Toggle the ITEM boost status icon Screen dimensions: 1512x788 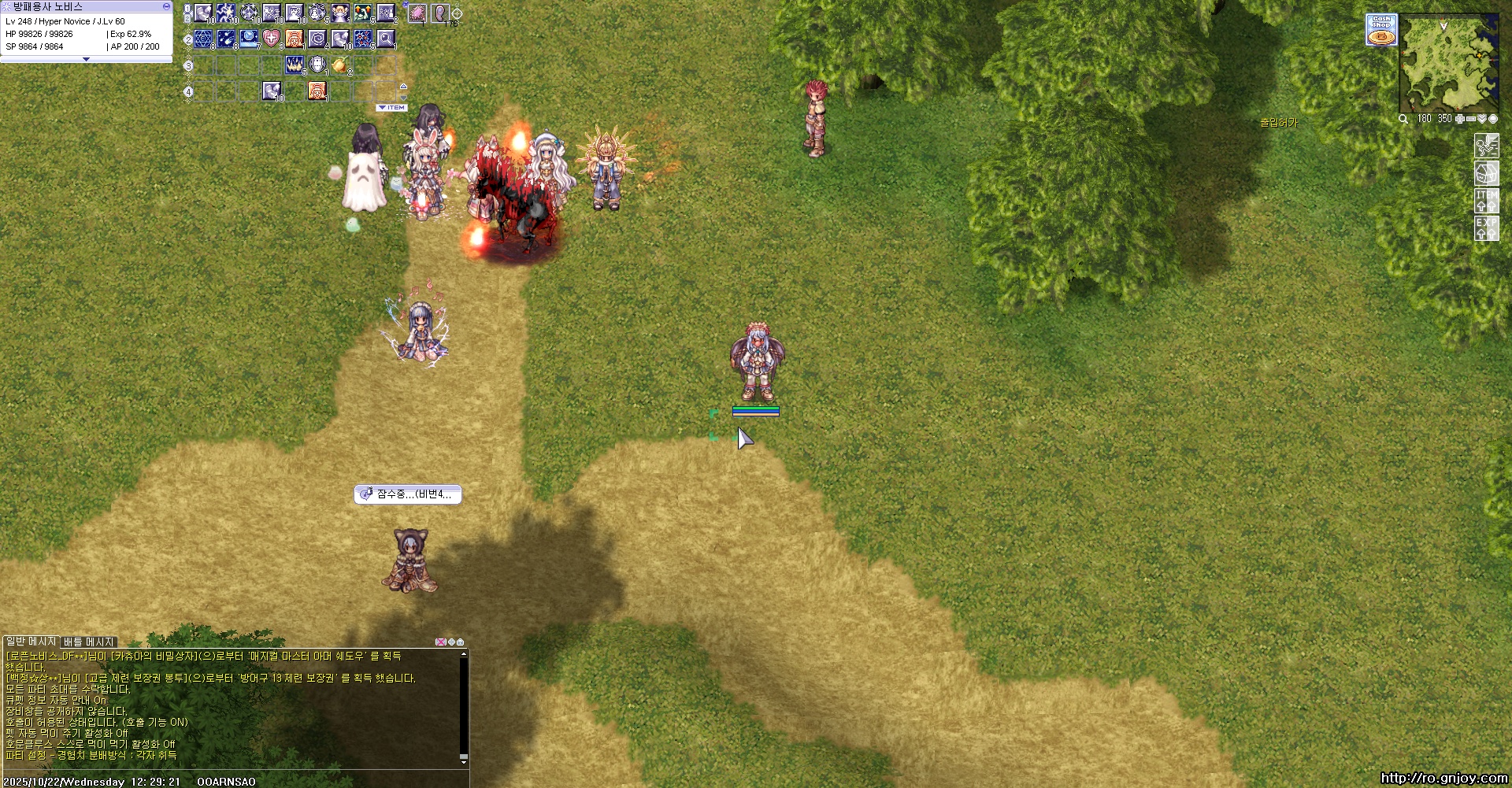click(x=1486, y=201)
